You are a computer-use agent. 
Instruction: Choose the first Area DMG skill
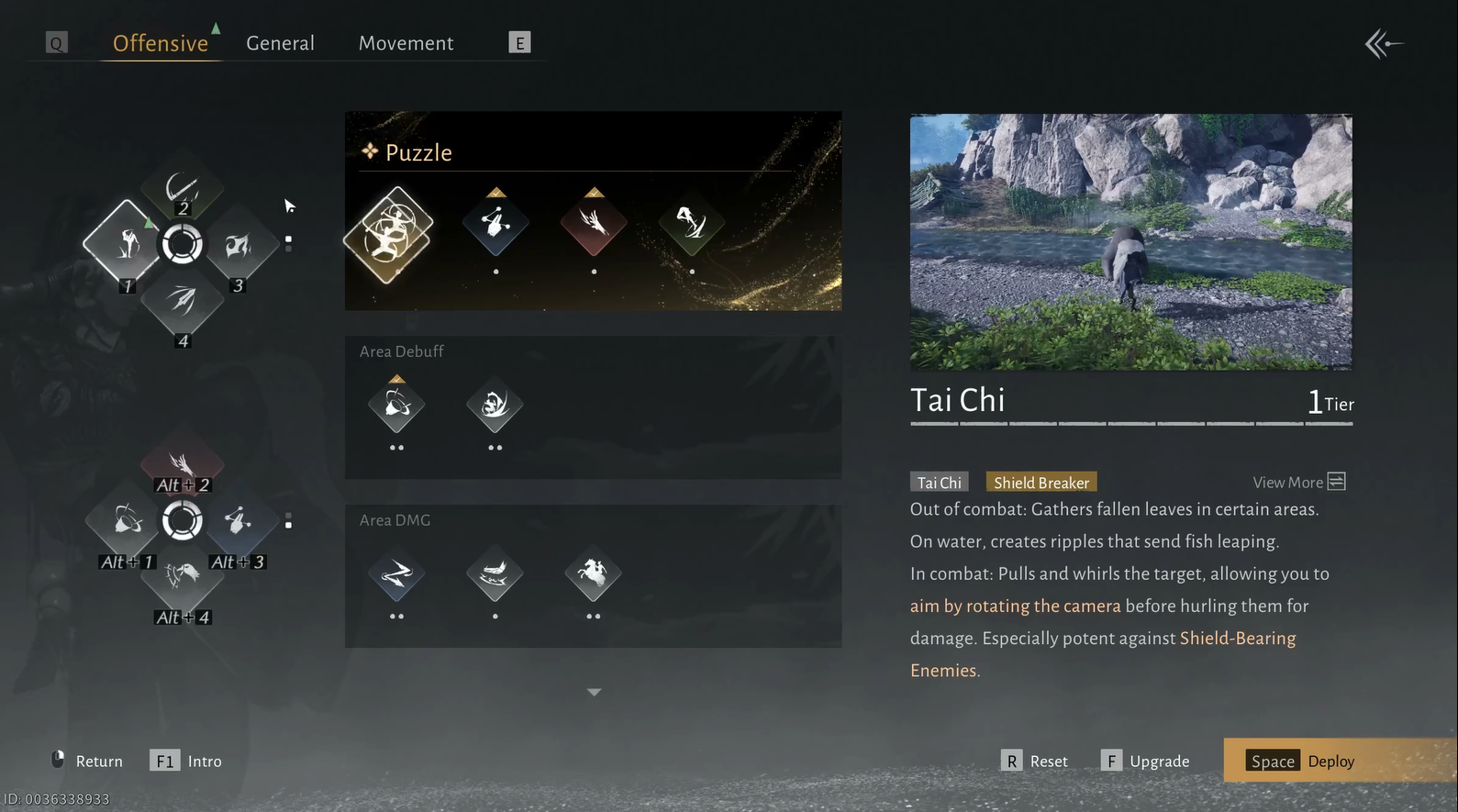tap(396, 574)
